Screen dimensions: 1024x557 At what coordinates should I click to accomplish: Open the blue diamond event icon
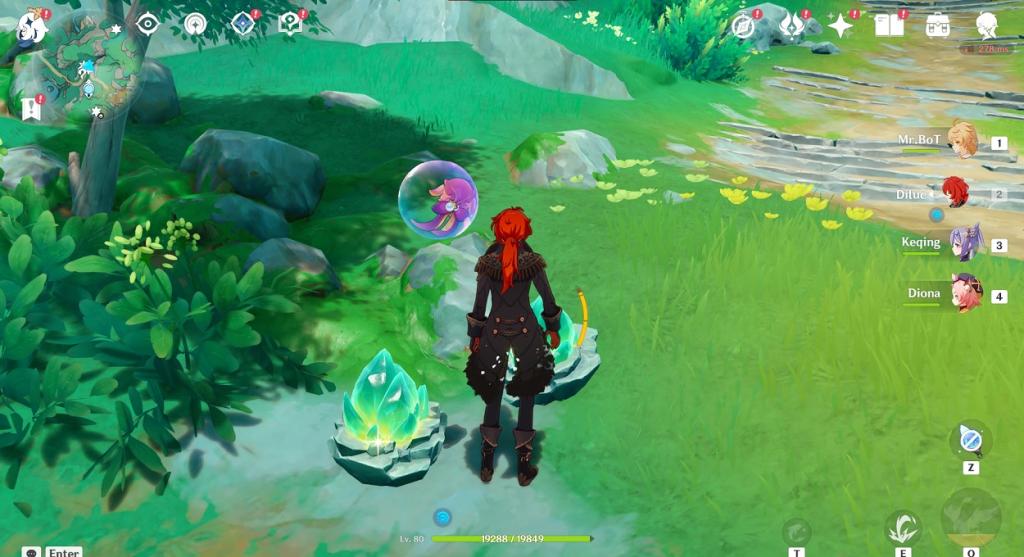pos(243,24)
